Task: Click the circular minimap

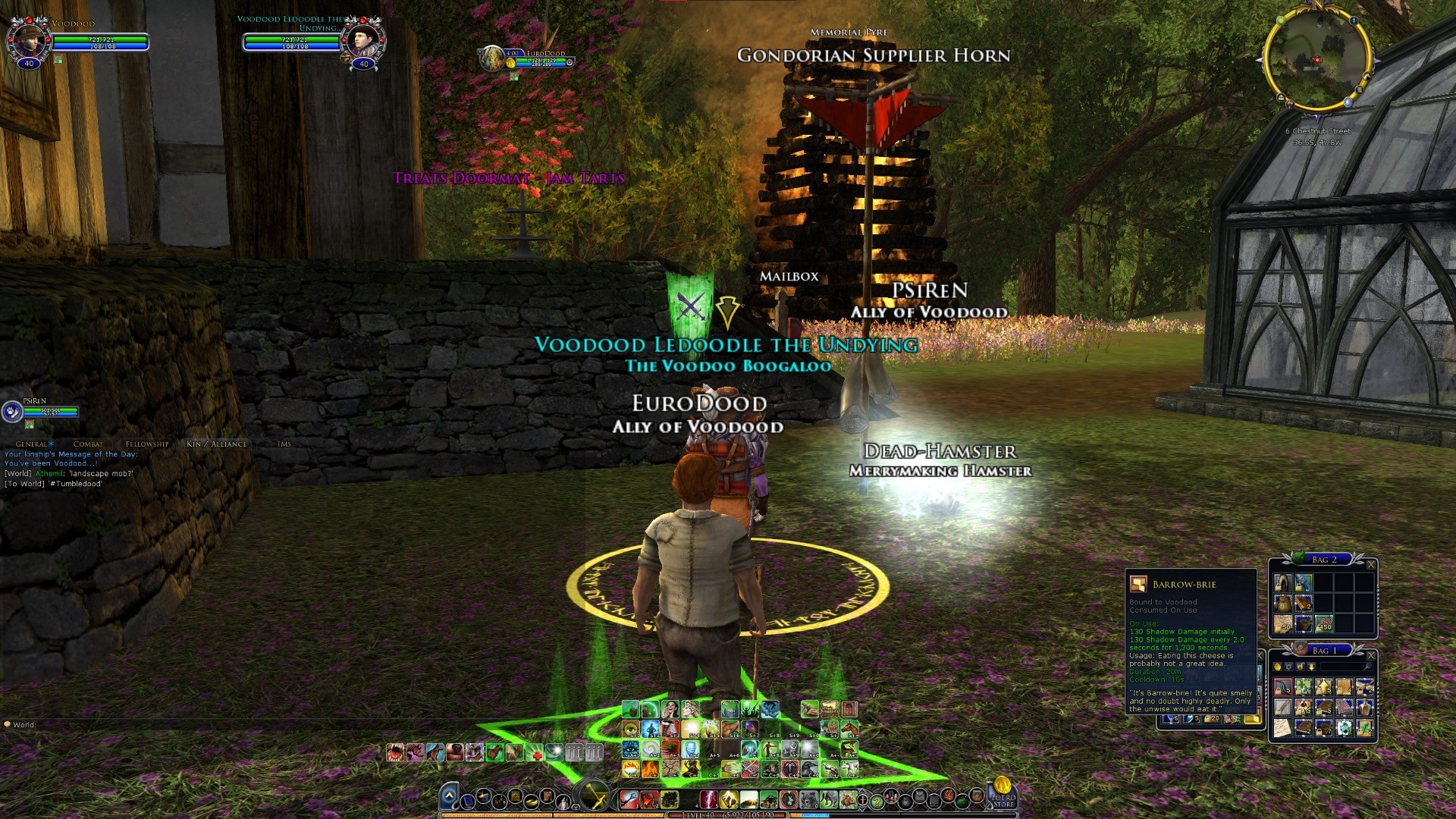Action: pyautogui.click(x=1317, y=60)
